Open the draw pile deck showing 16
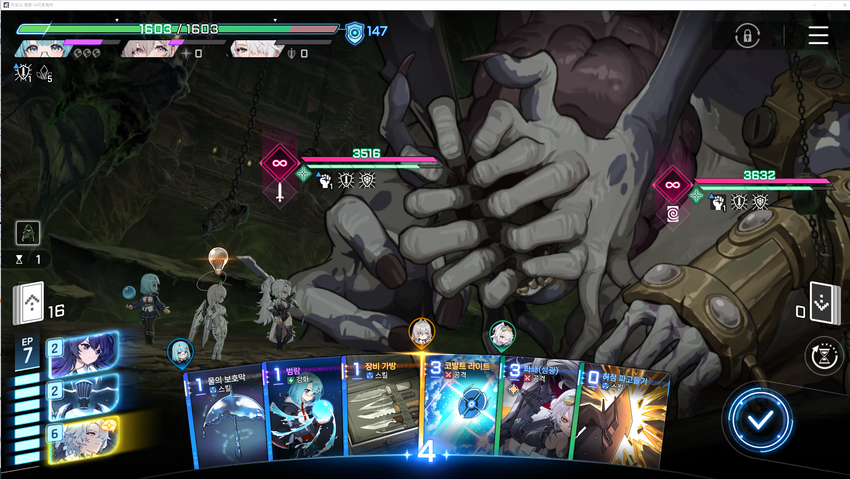 click(x=28, y=305)
